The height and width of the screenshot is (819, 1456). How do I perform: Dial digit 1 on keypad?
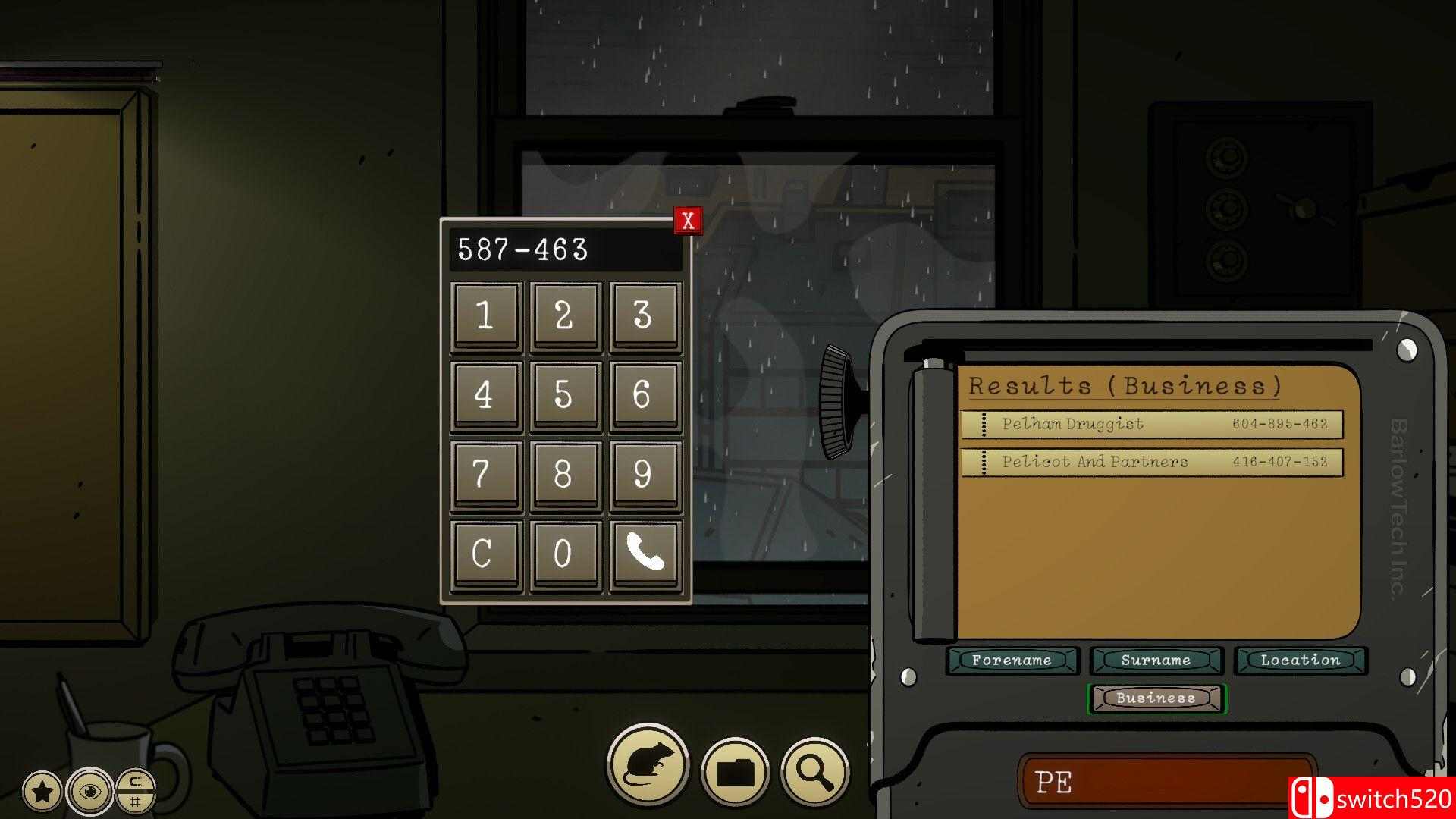click(x=486, y=315)
